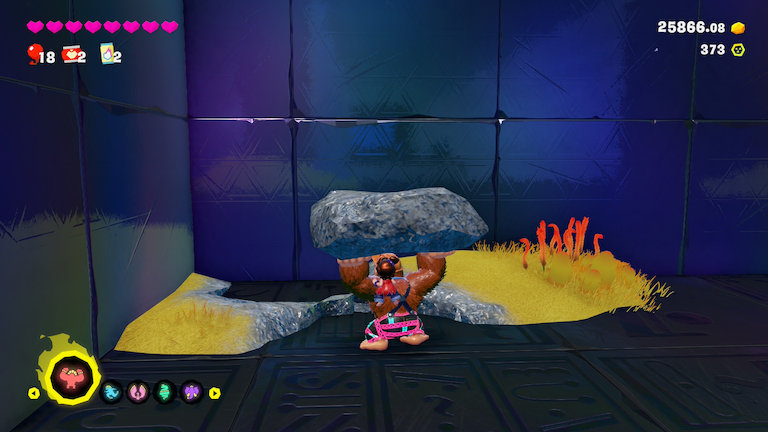Activate the purple Elephant Bananza icon
Image resolution: width=768 pixels, height=432 pixels.
(x=191, y=392)
